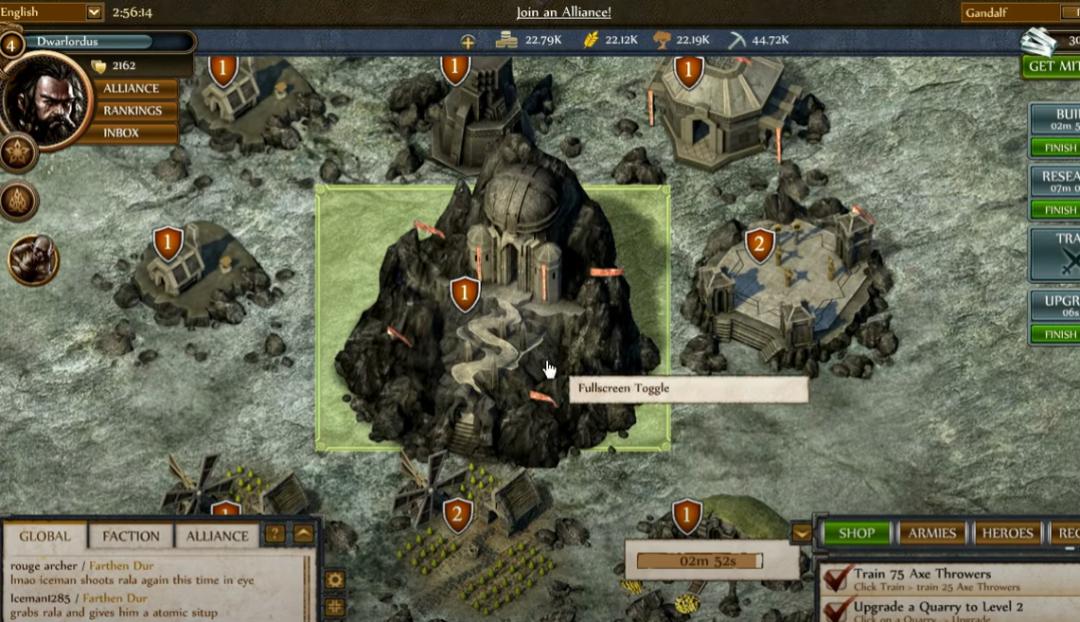Switch to the Faction chat tab
This screenshot has height=622, width=1080.
point(131,536)
